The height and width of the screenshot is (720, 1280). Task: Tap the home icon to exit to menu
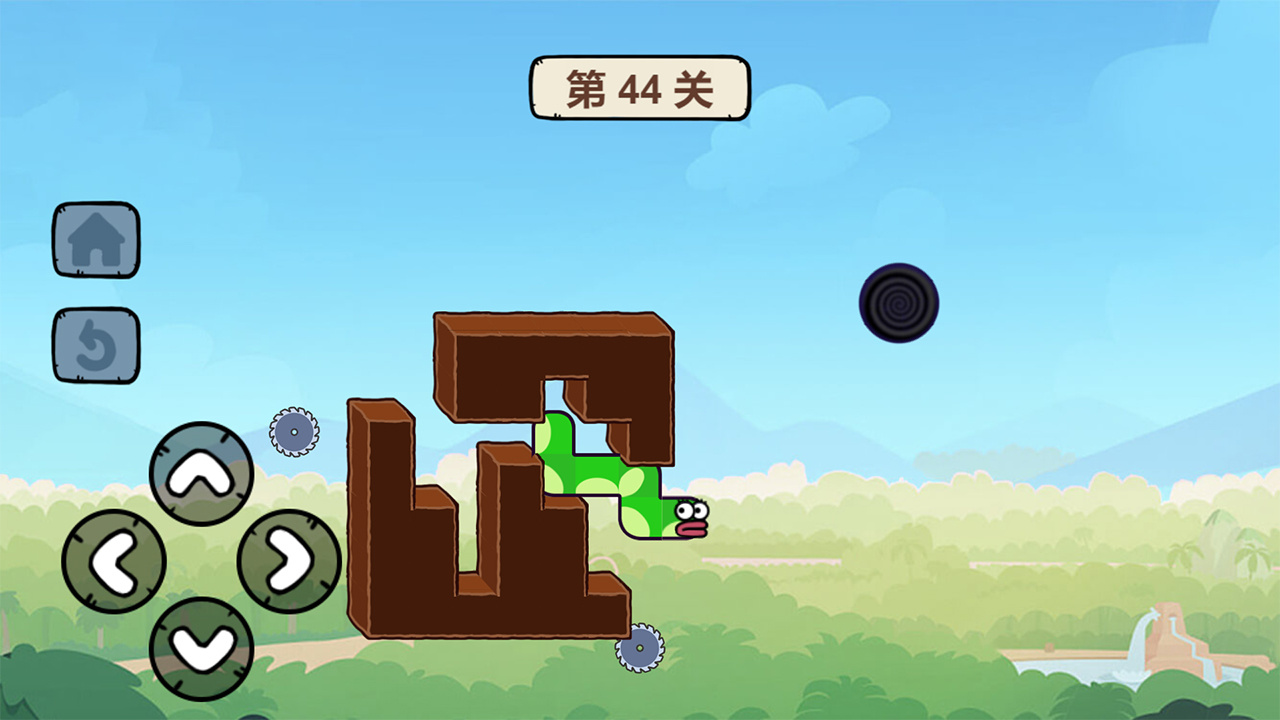[95, 238]
